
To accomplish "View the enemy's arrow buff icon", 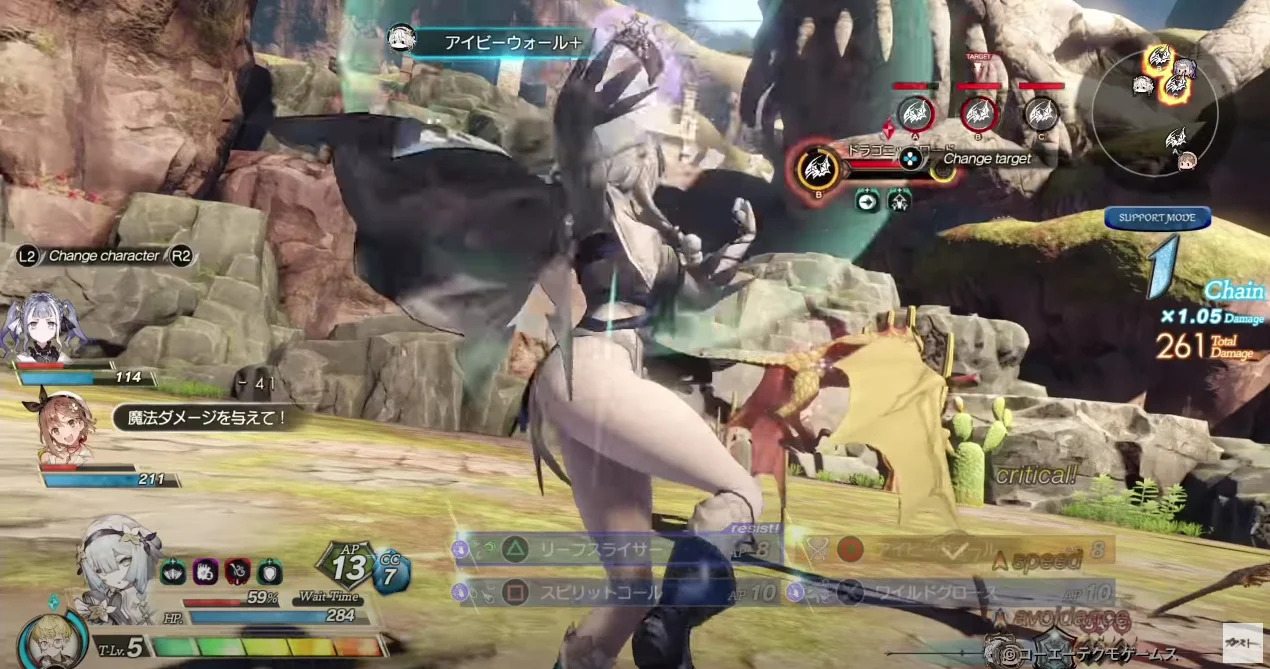I will [x=867, y=201].
